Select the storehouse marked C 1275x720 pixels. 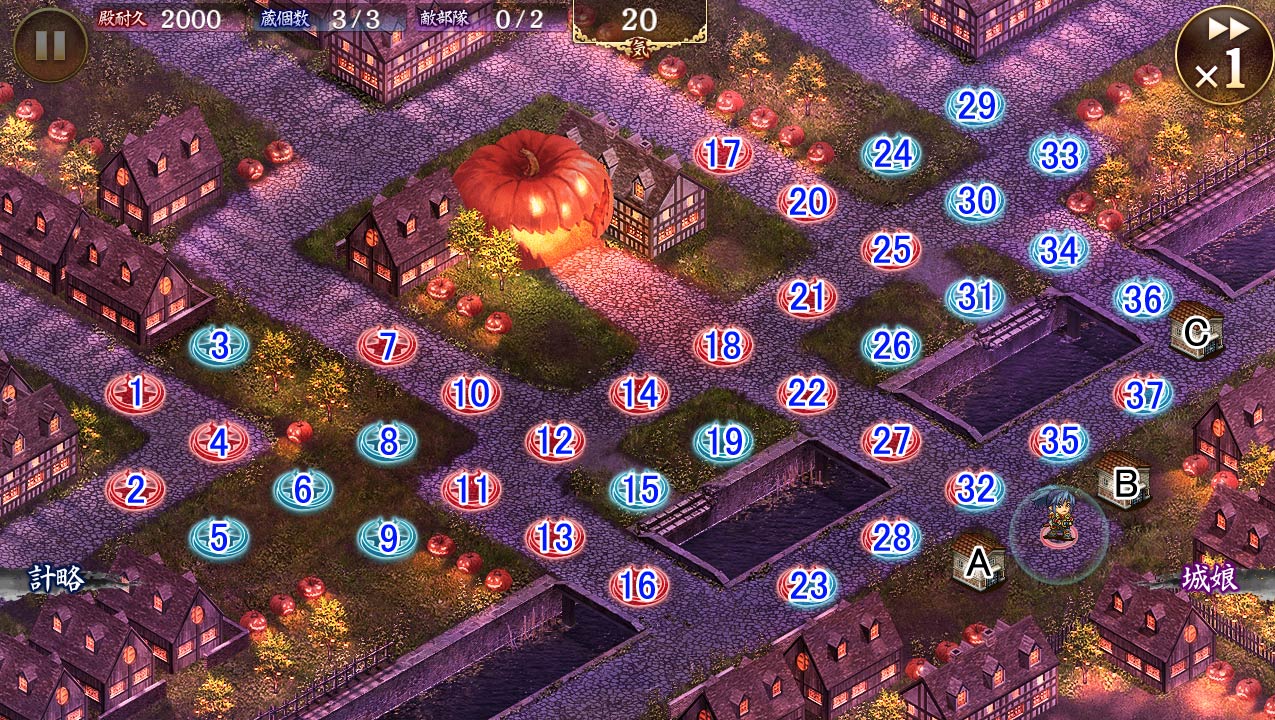(1196, 331)
